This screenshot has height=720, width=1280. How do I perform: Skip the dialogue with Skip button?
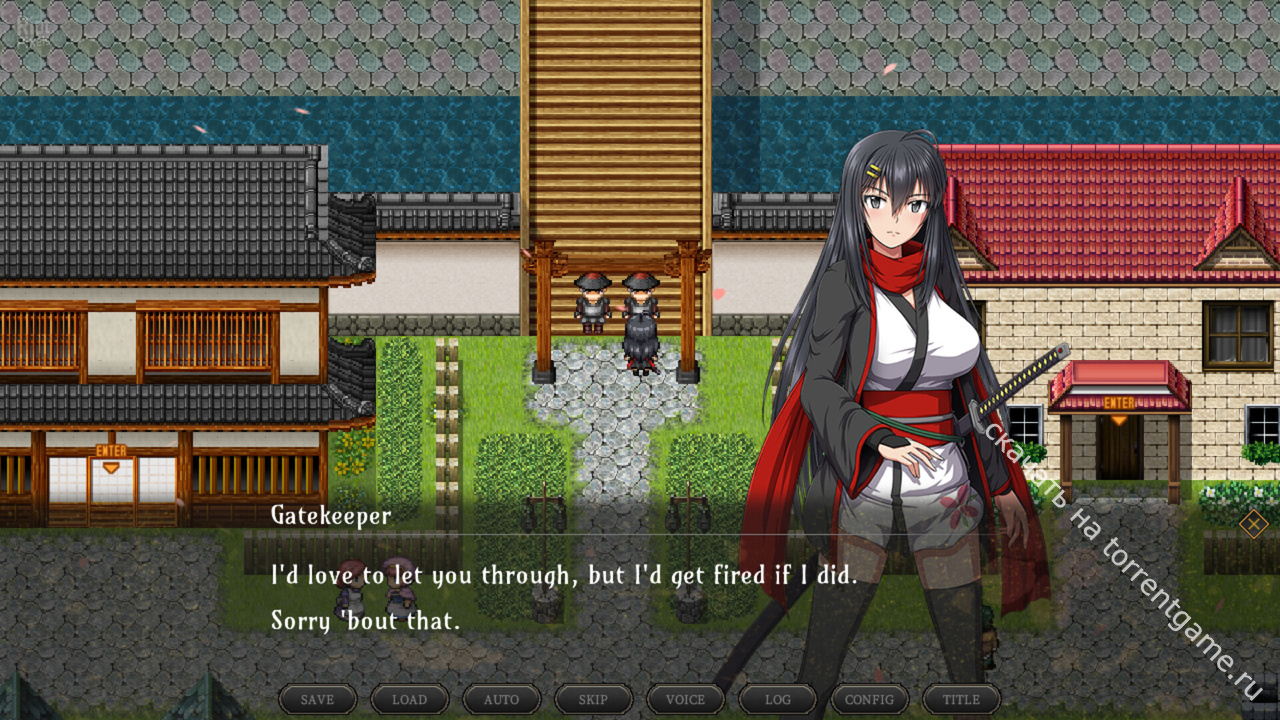click(593, 699)
